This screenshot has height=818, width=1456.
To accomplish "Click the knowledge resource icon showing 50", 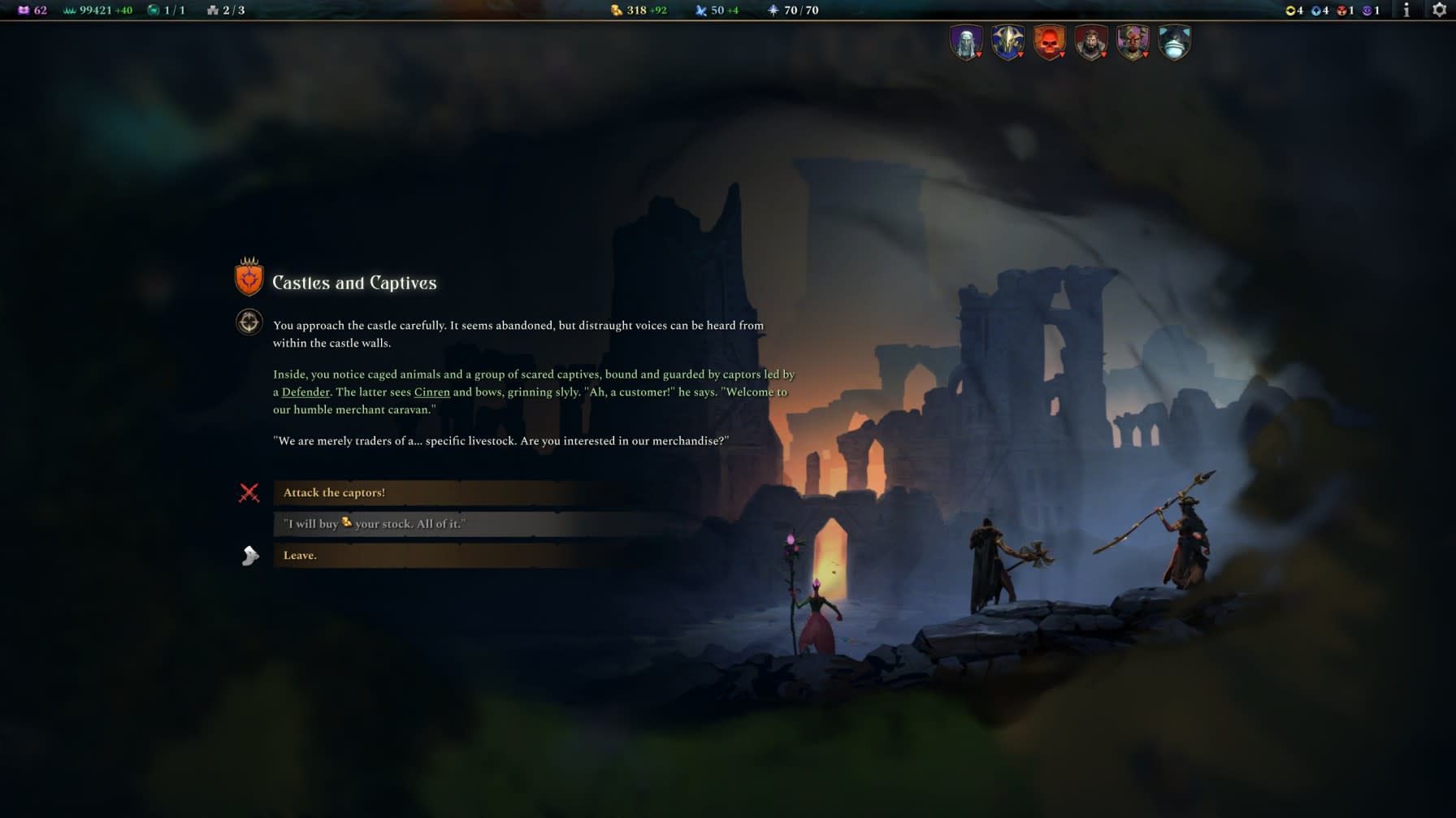I will click(700, 10).
